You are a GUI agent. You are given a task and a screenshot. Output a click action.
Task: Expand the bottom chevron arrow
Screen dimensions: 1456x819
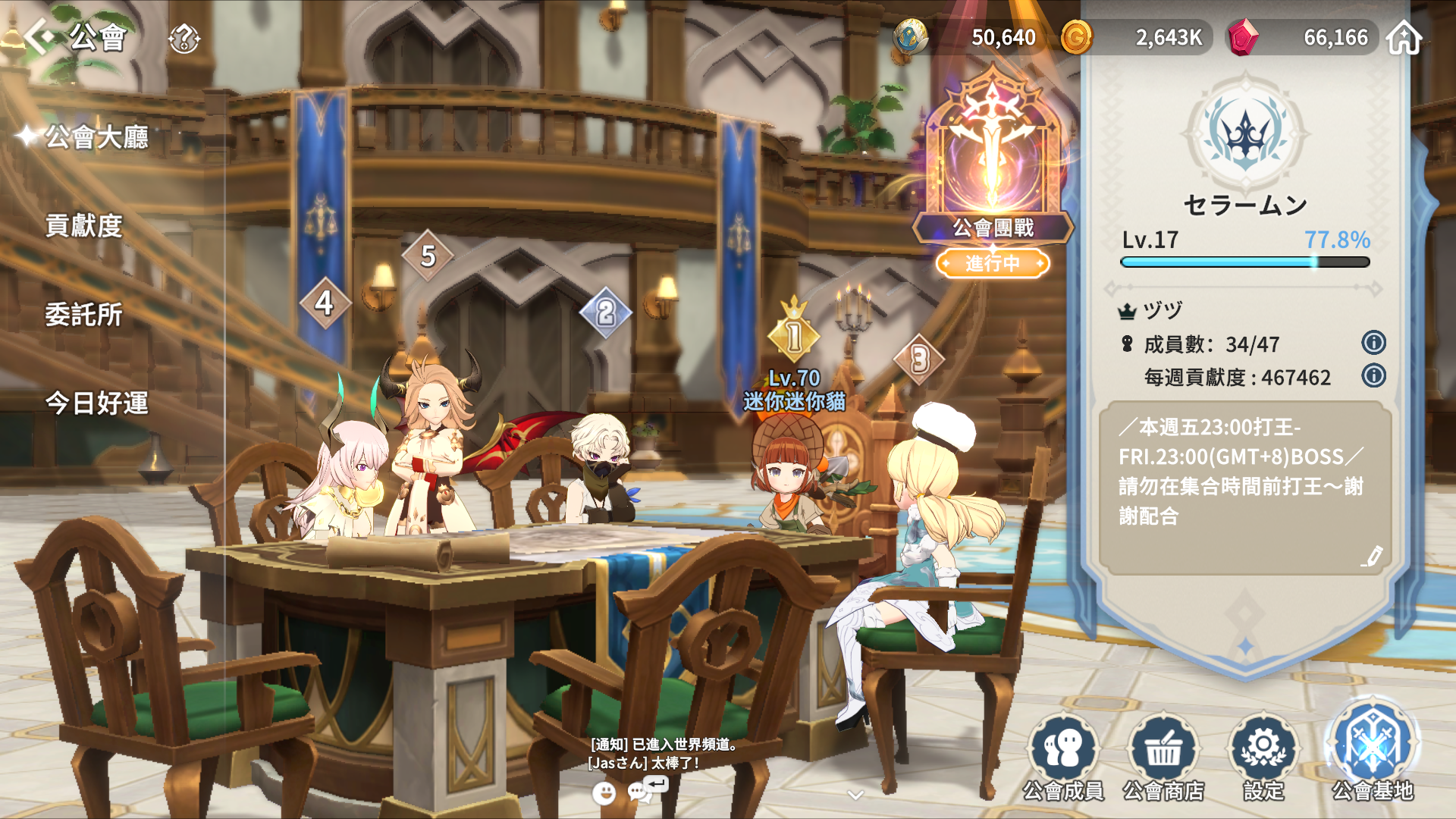855,795
